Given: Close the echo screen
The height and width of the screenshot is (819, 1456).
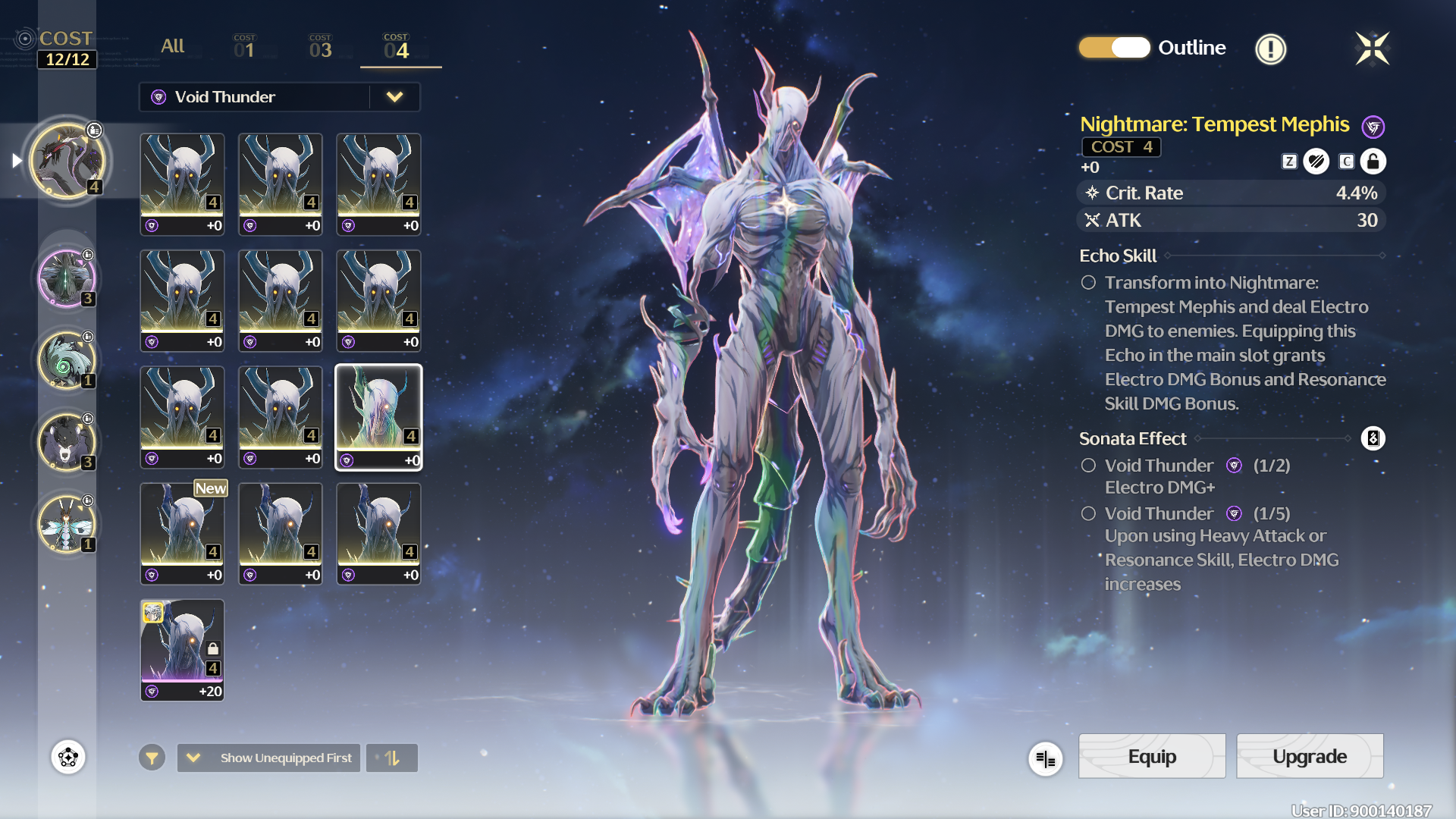Looking at the screenshot, I should click(x=1372, y=49).
